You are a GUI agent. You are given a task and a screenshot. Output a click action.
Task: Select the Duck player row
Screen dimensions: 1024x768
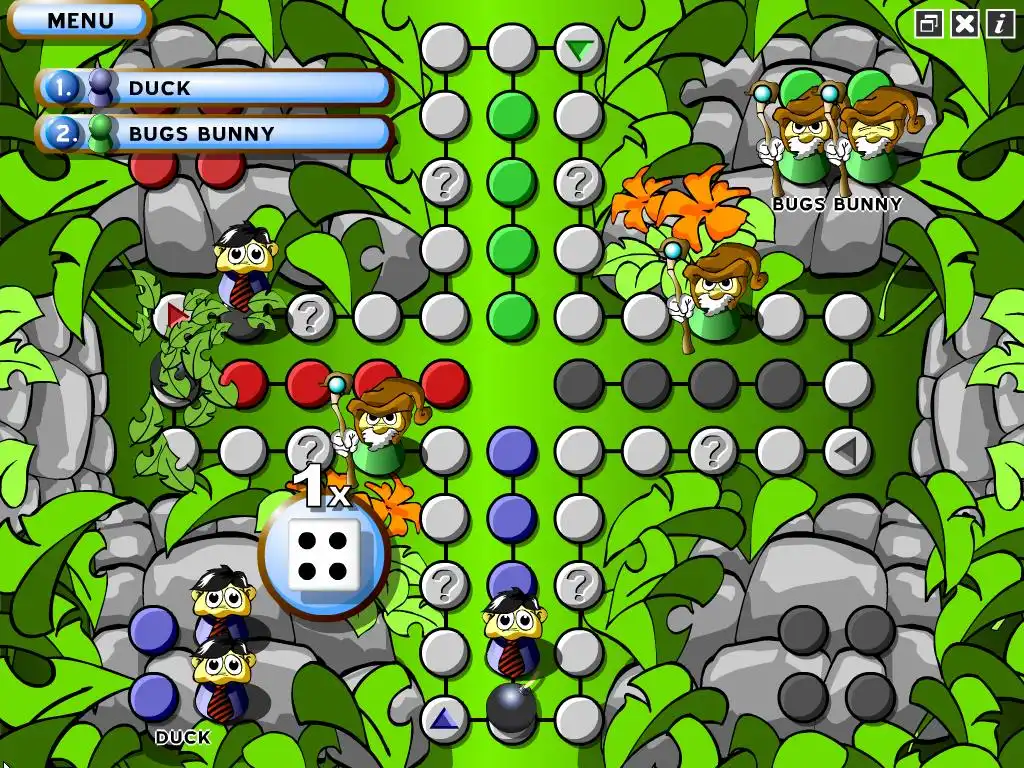point(215,88)
